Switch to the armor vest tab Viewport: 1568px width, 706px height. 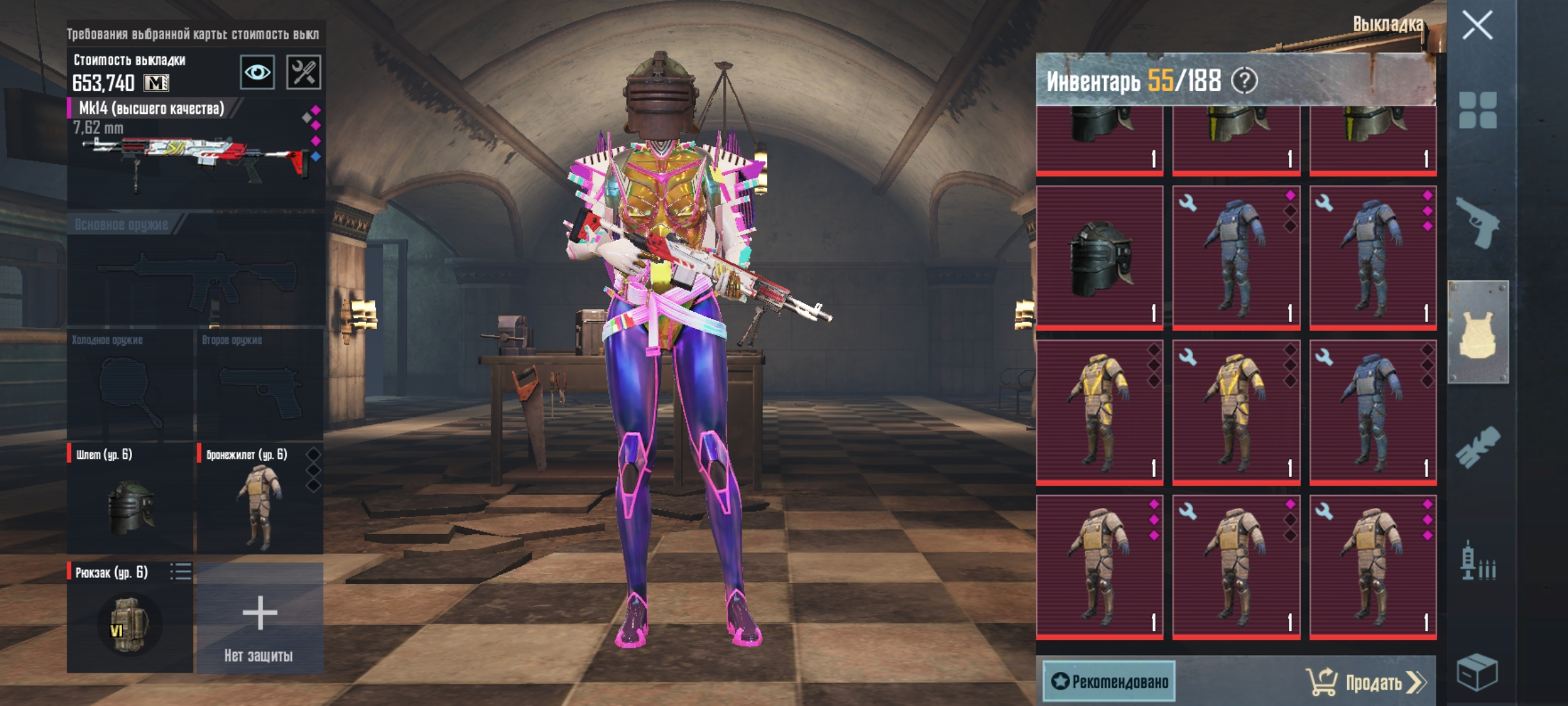pyautogui.click(x=1478, y=332)
